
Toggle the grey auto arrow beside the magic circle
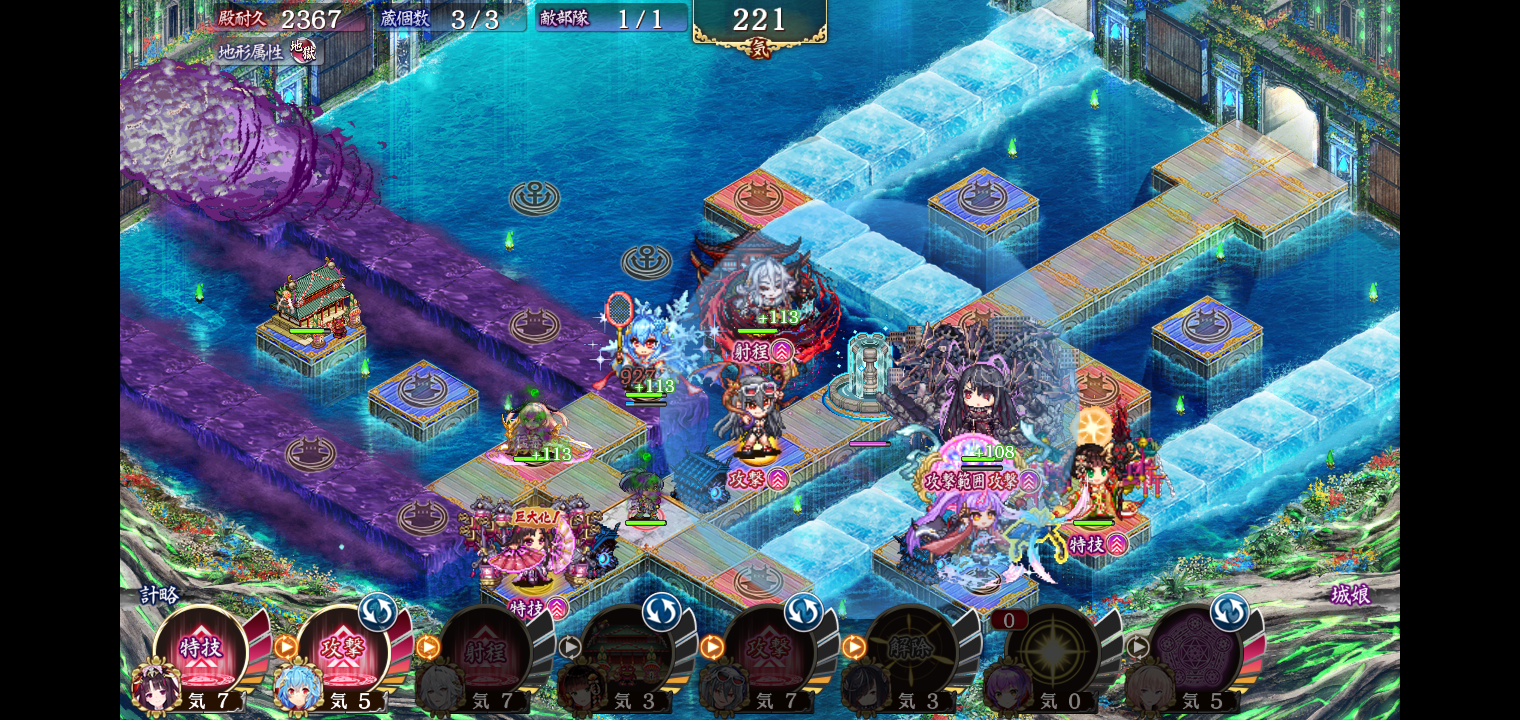point(1138,647)
